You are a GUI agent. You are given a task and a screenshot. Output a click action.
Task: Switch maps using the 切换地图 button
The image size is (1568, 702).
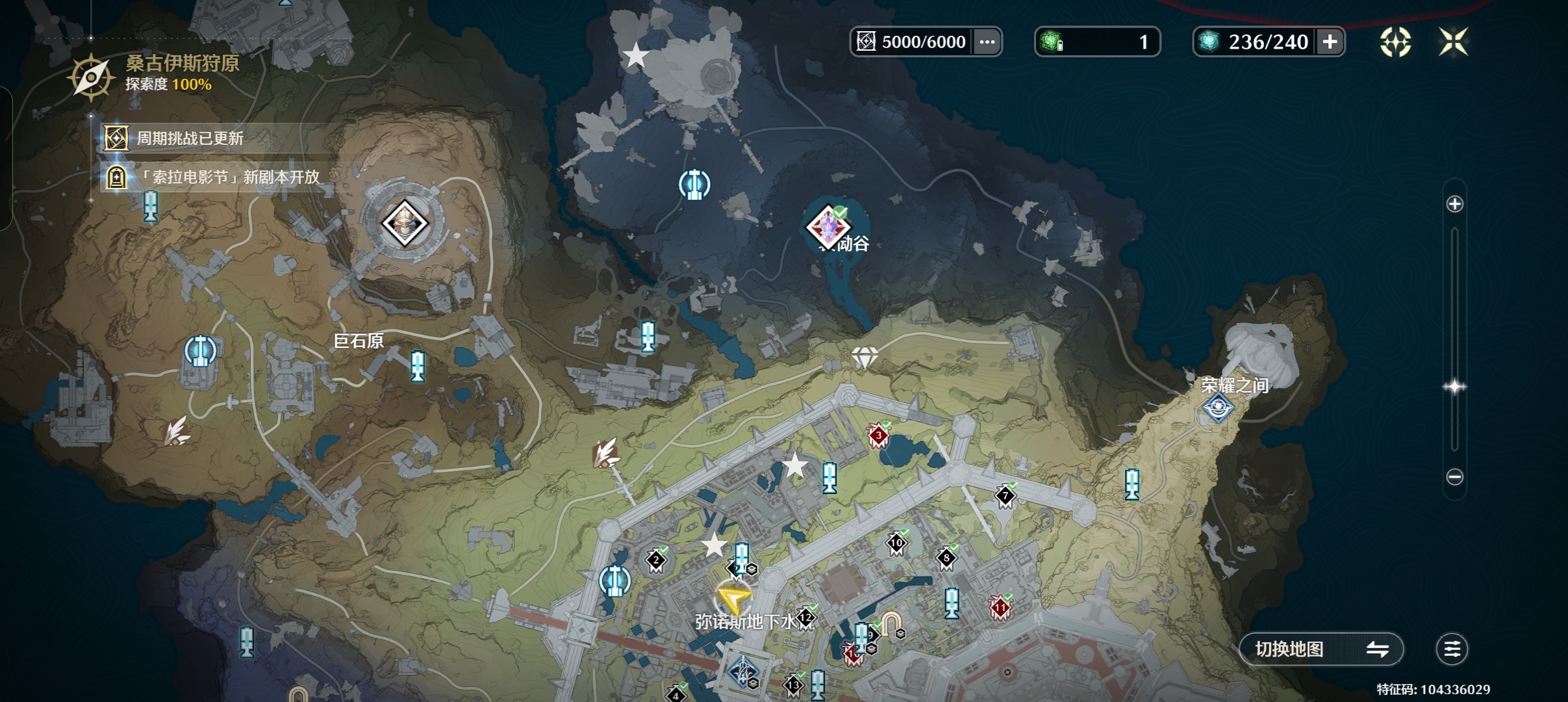coord(1321,649)
